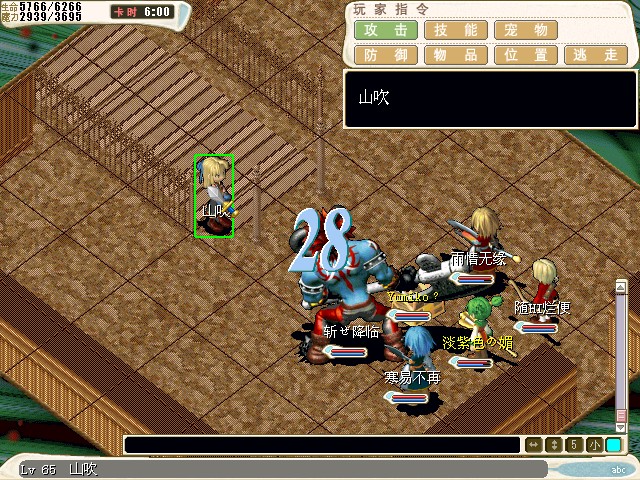Screen dimensions: 640x480
Task: Select the 防御 (Defend) command
Action: point(385,55)
